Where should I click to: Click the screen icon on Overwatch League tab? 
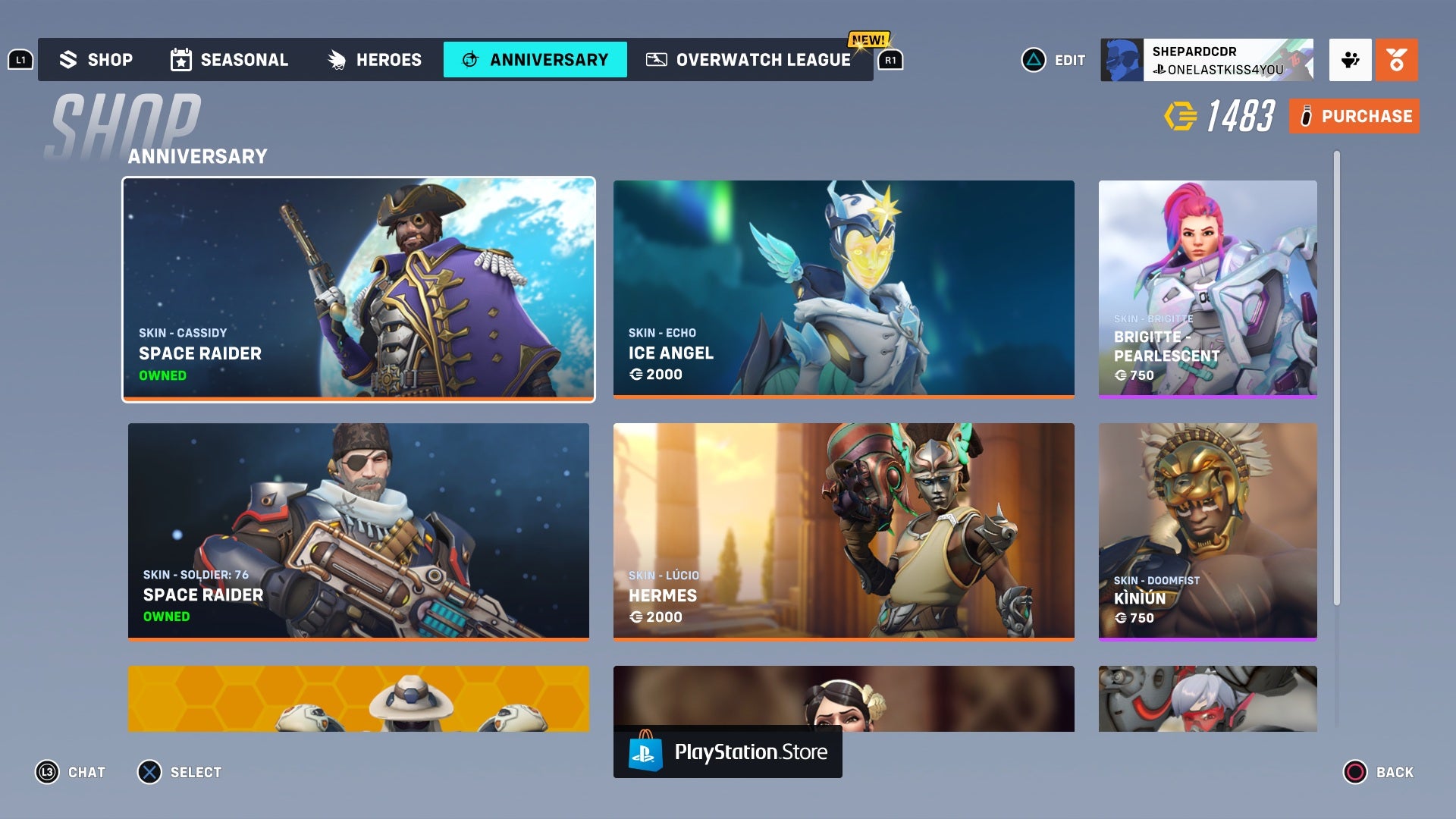point(657,59)
